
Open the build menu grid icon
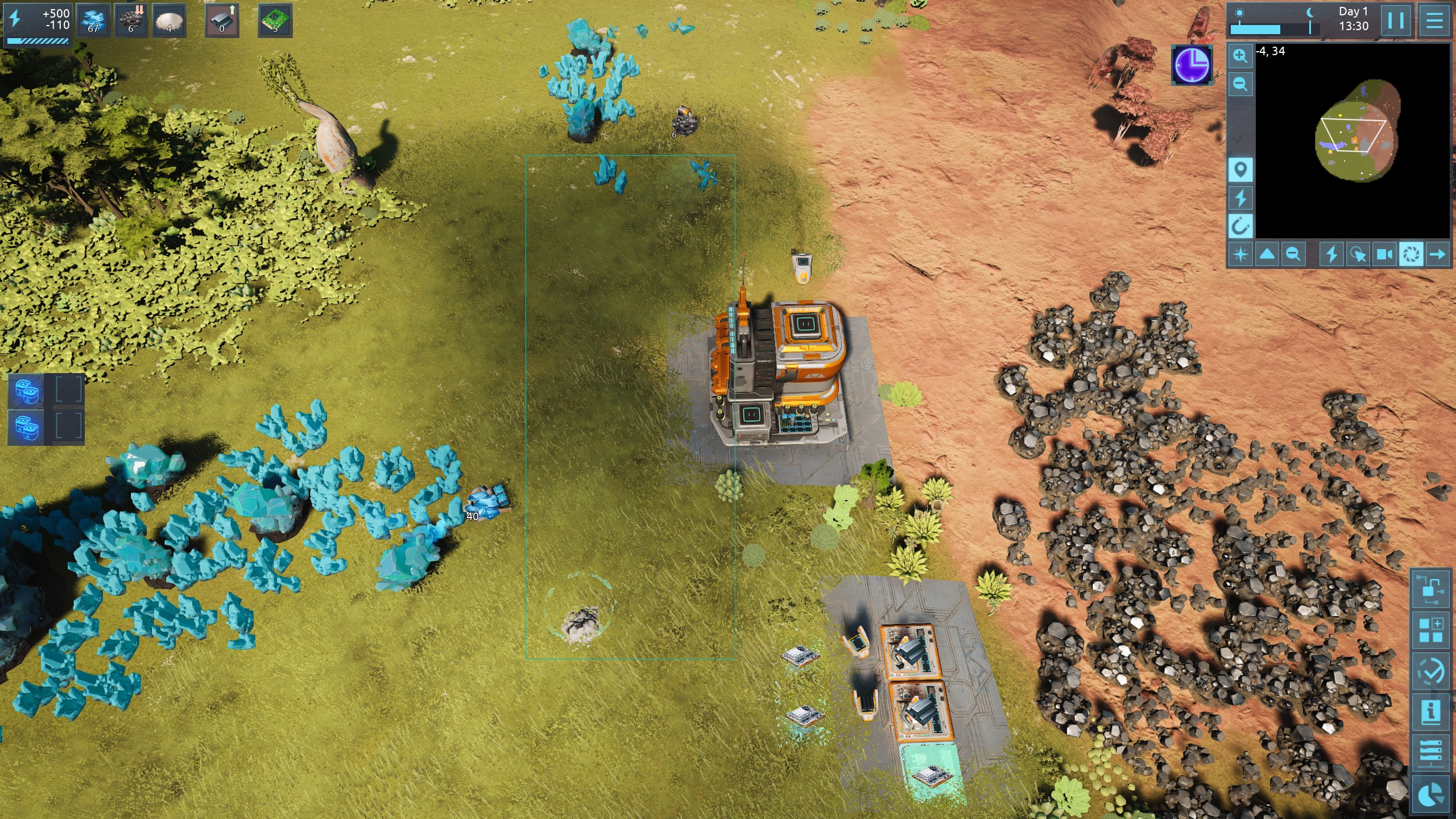pyautogui.click(x=1431, y=630)
